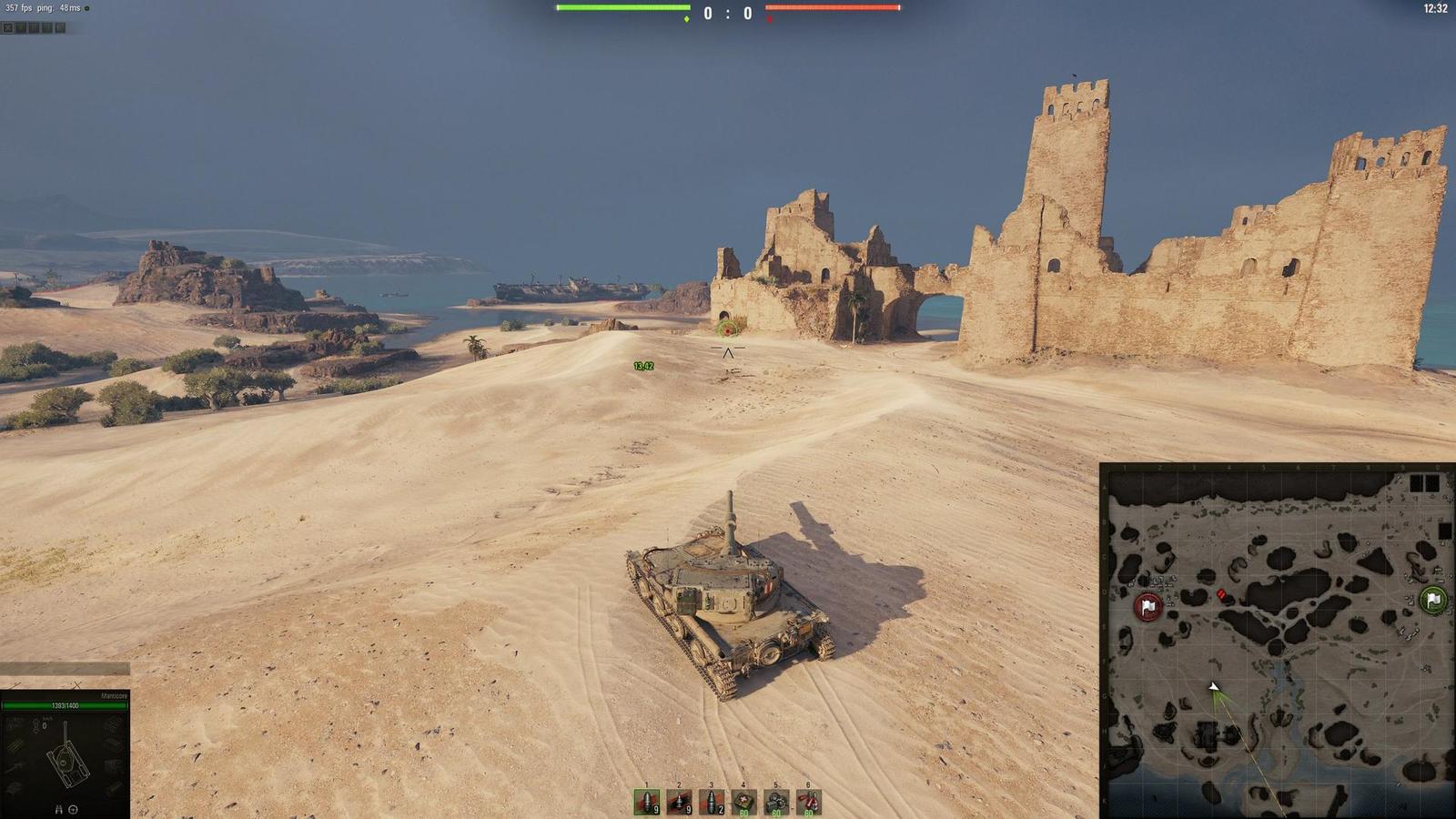Click the enemy team score showing 0
1456x819 pixels.
coord(747,13)
